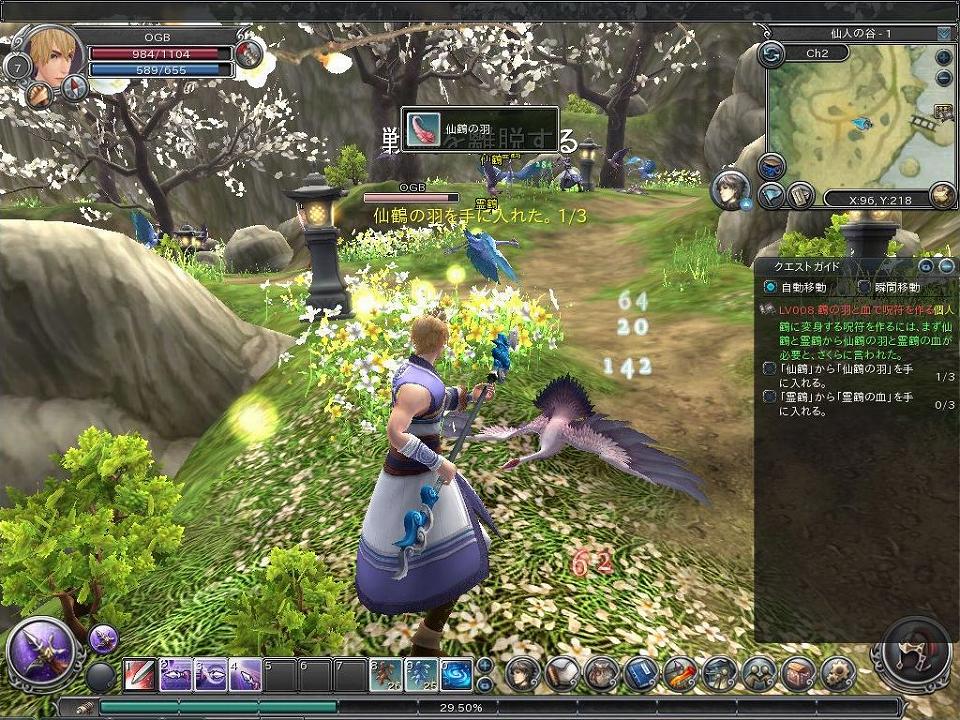Zoom in on the minimap
960x720 pixels.
pyautogui.click(x=944, y=57)
